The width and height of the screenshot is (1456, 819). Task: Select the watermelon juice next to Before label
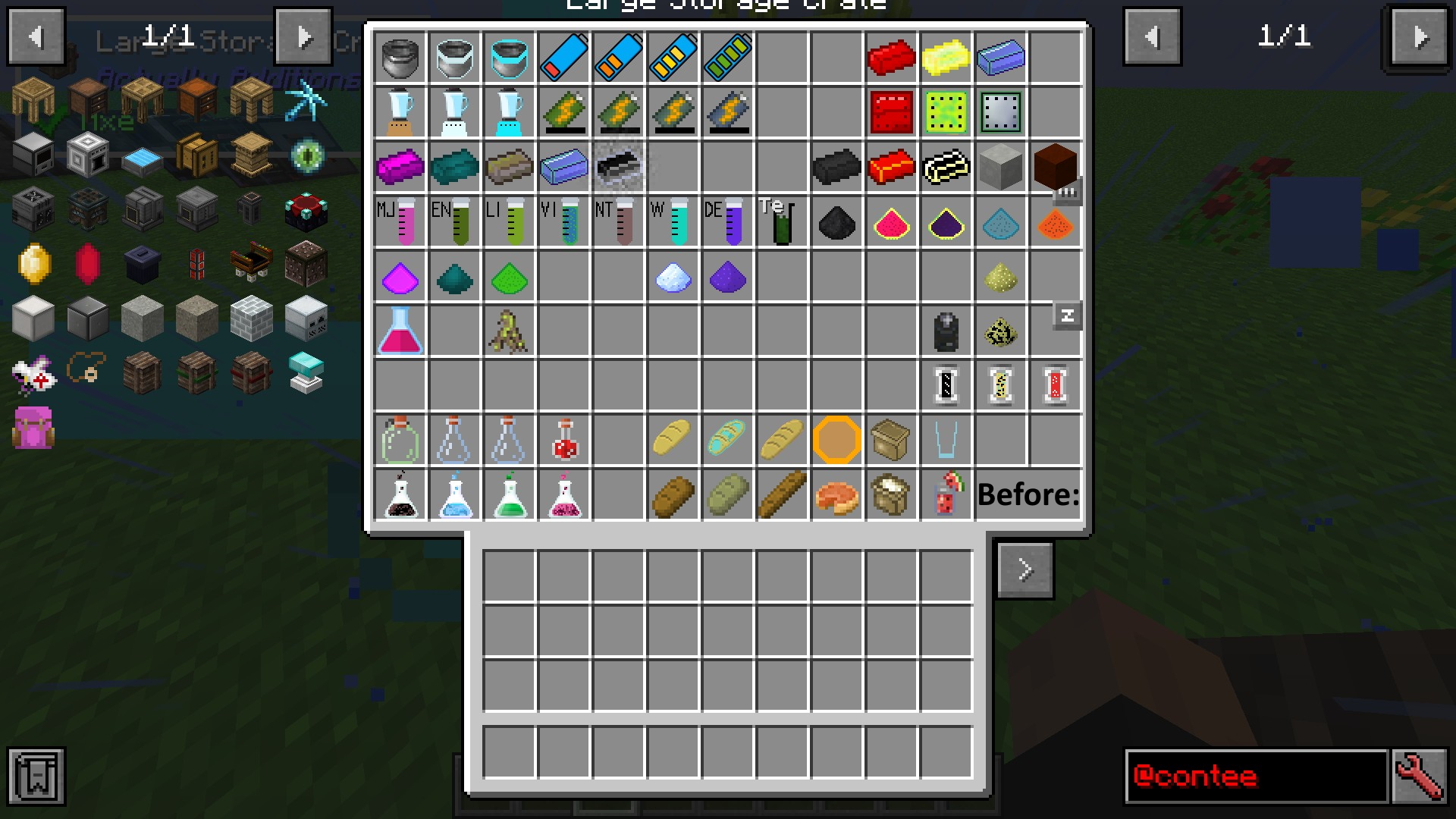pyautogui.click(x=946, y=494)
